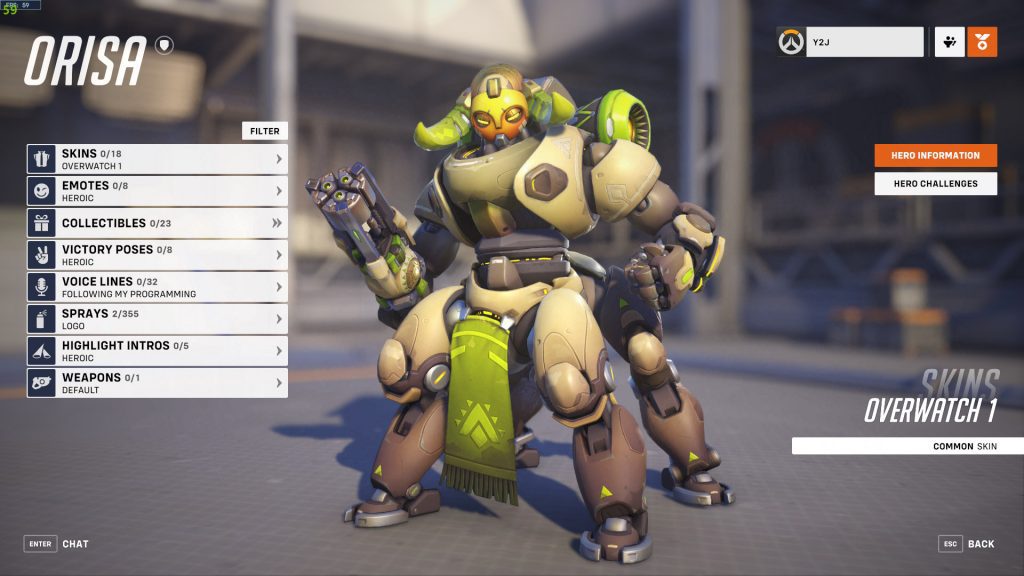Click the Y2J player name panel
This screenshot has height=576, width=1024.
864,42
